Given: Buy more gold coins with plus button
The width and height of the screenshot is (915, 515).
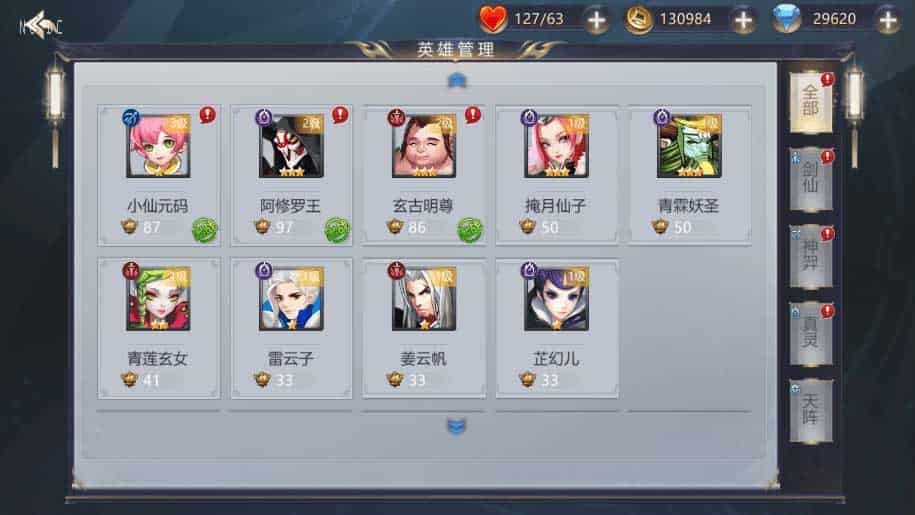Looking at the screenshot, I should [x=743, y=19].
